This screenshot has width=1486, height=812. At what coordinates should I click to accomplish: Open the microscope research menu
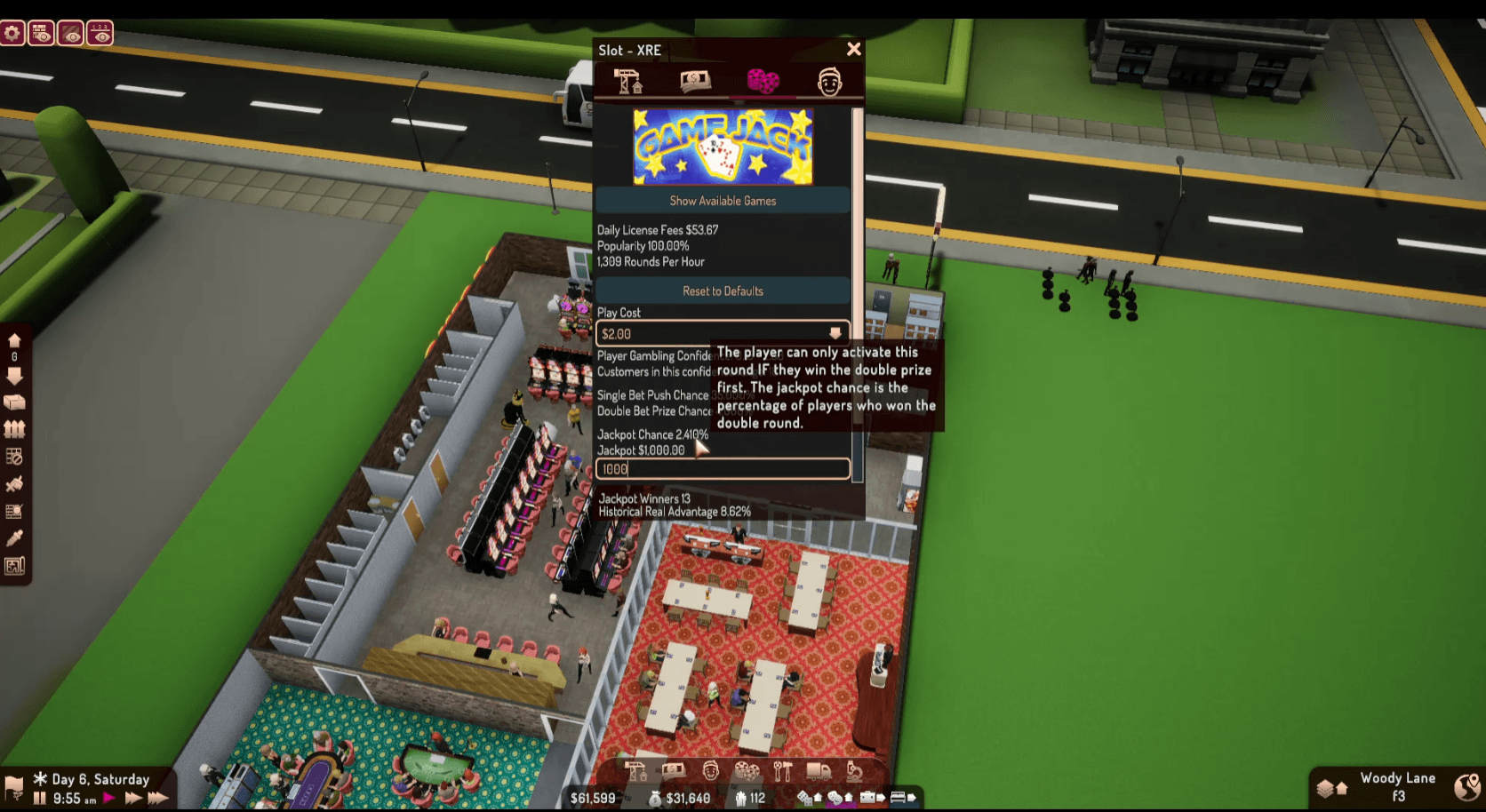click(853, 772)
